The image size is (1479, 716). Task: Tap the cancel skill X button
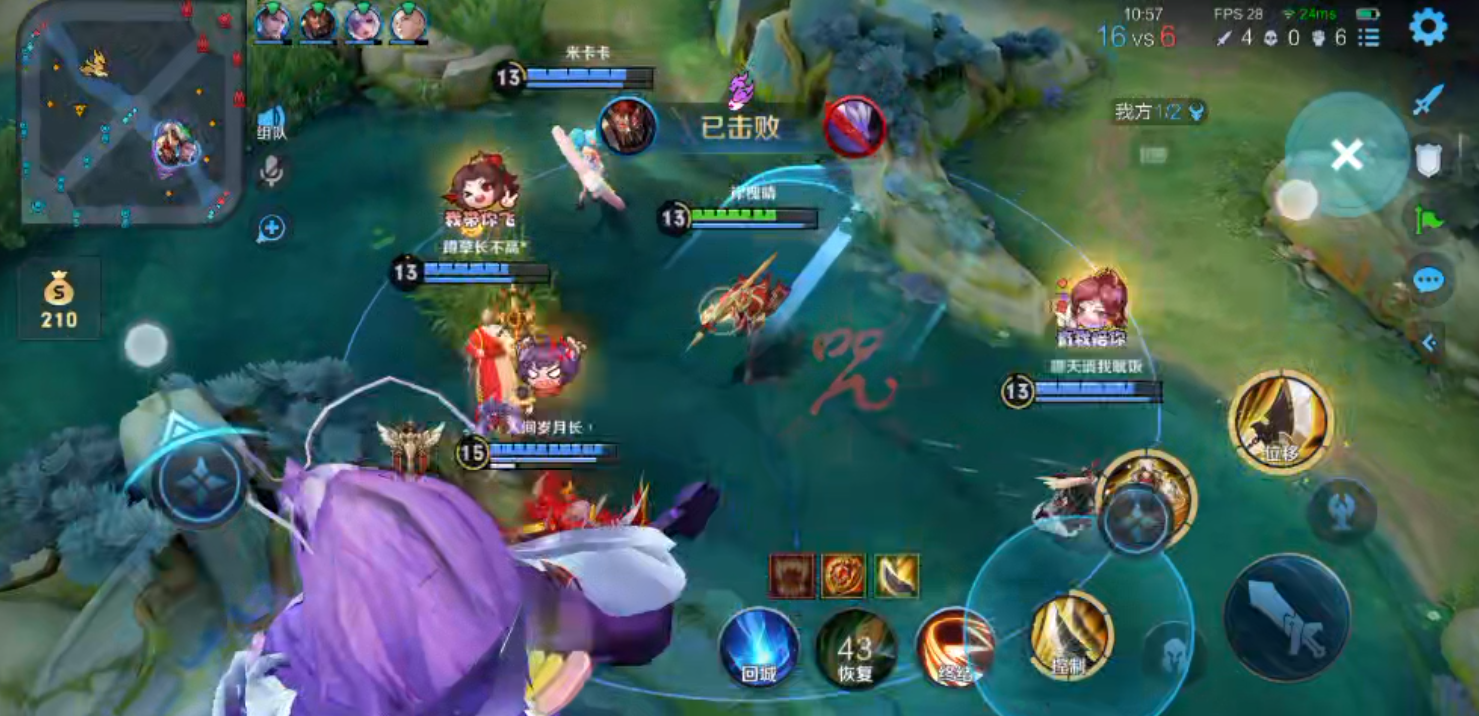1346,155
